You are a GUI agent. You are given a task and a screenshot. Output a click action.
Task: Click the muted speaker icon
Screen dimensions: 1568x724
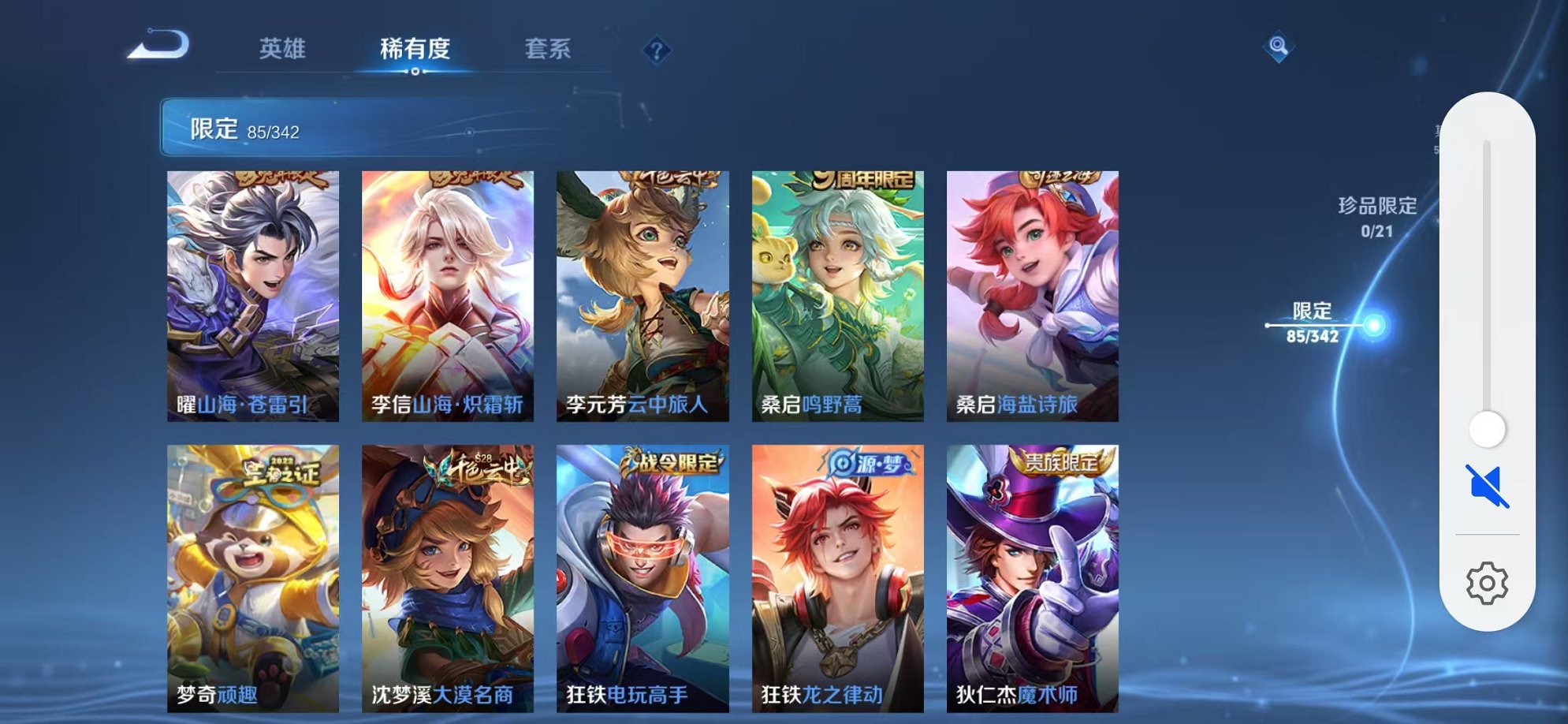1485,488
